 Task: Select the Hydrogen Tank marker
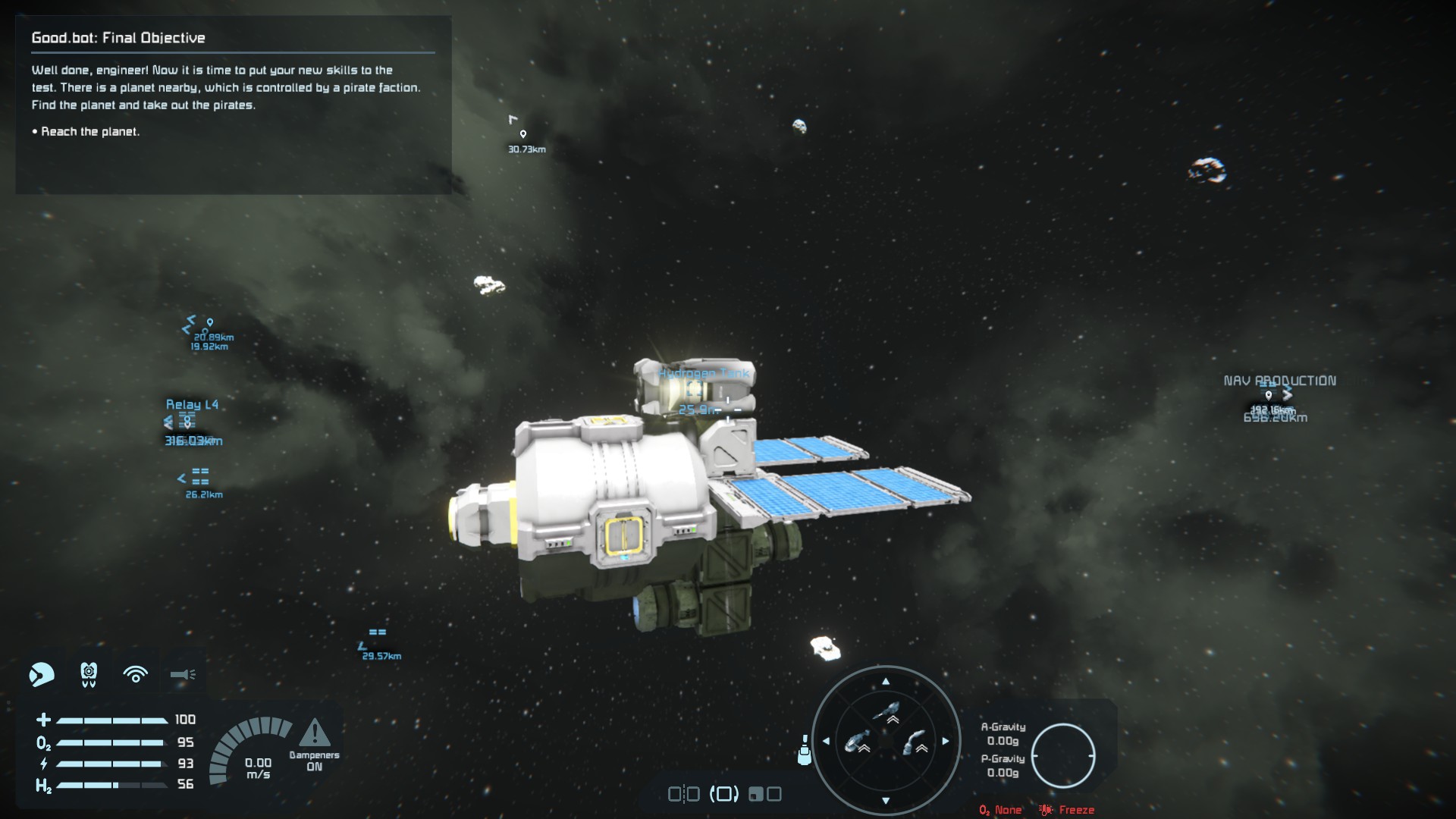point(694,391)
